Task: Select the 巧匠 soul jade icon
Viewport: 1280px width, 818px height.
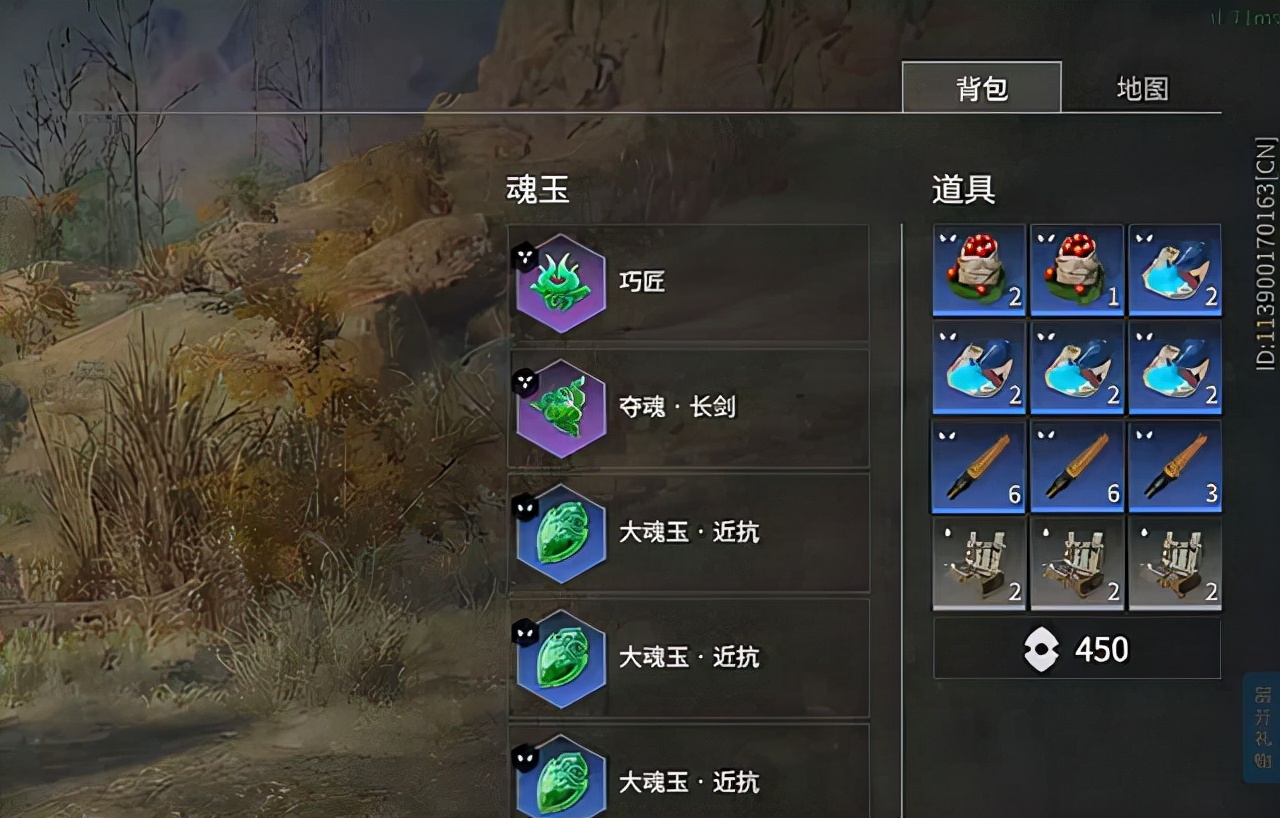Action: tap(560, 283)
